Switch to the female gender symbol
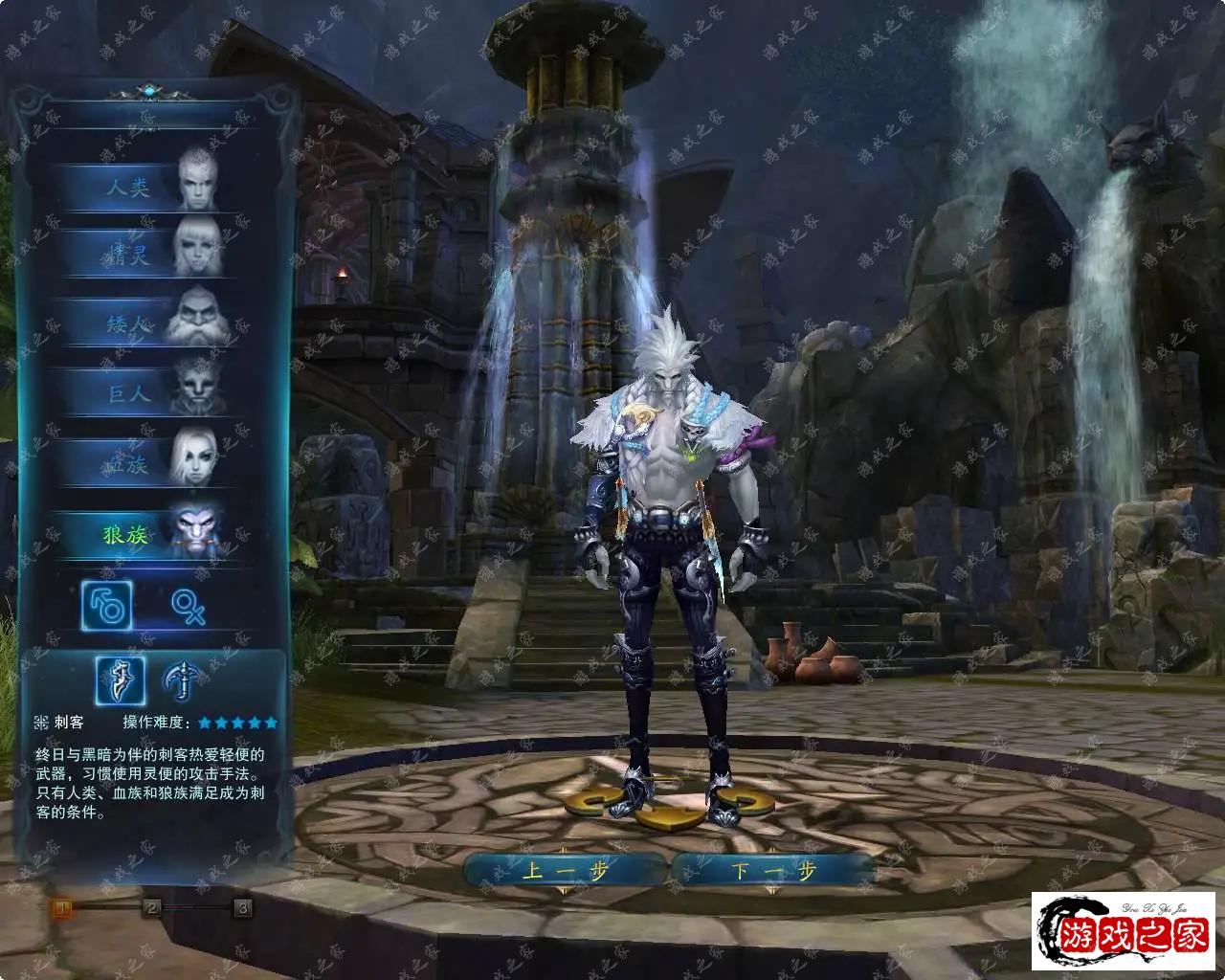This screenshot has height=980, width=1225. [189, 607]
